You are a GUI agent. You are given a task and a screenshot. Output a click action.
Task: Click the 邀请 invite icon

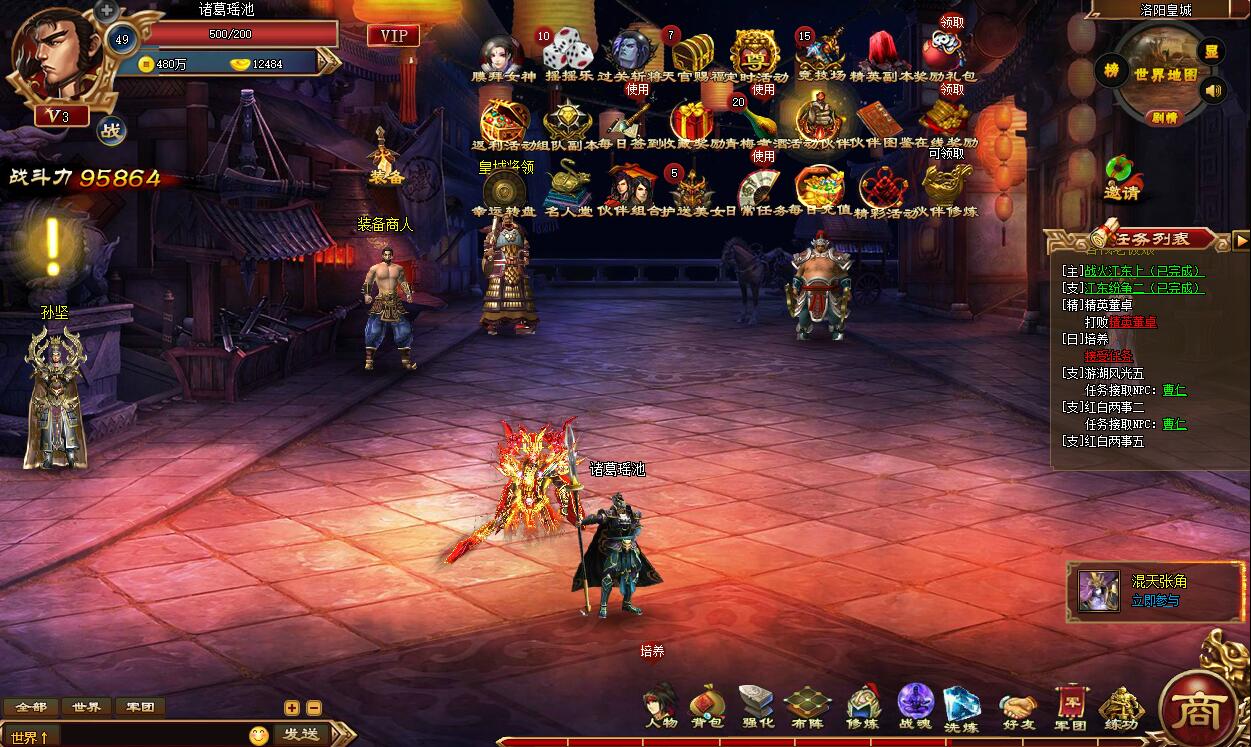(x=1123, y=177)
